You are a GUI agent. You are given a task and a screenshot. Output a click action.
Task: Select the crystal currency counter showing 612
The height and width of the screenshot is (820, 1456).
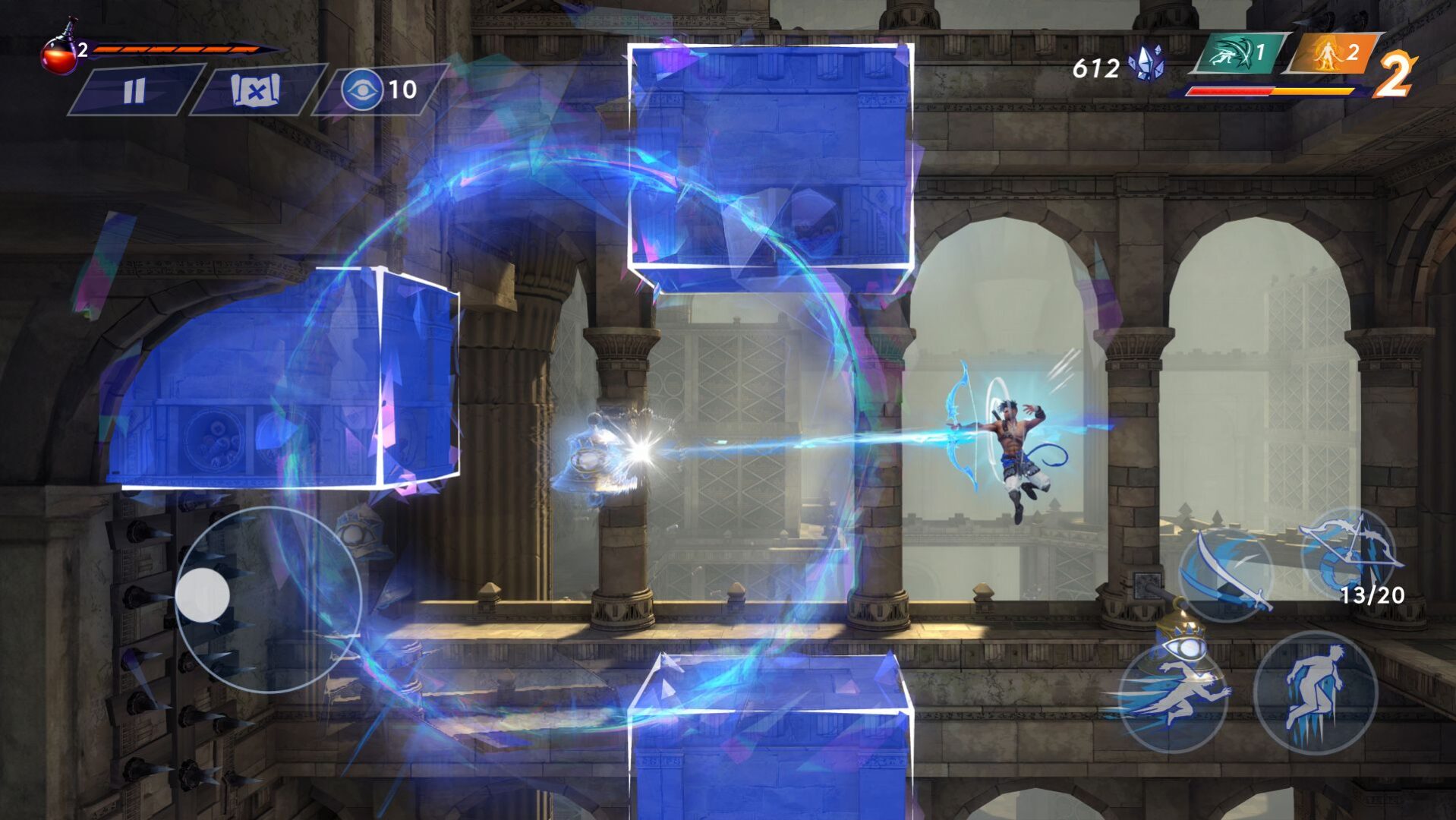point(1097,67)
